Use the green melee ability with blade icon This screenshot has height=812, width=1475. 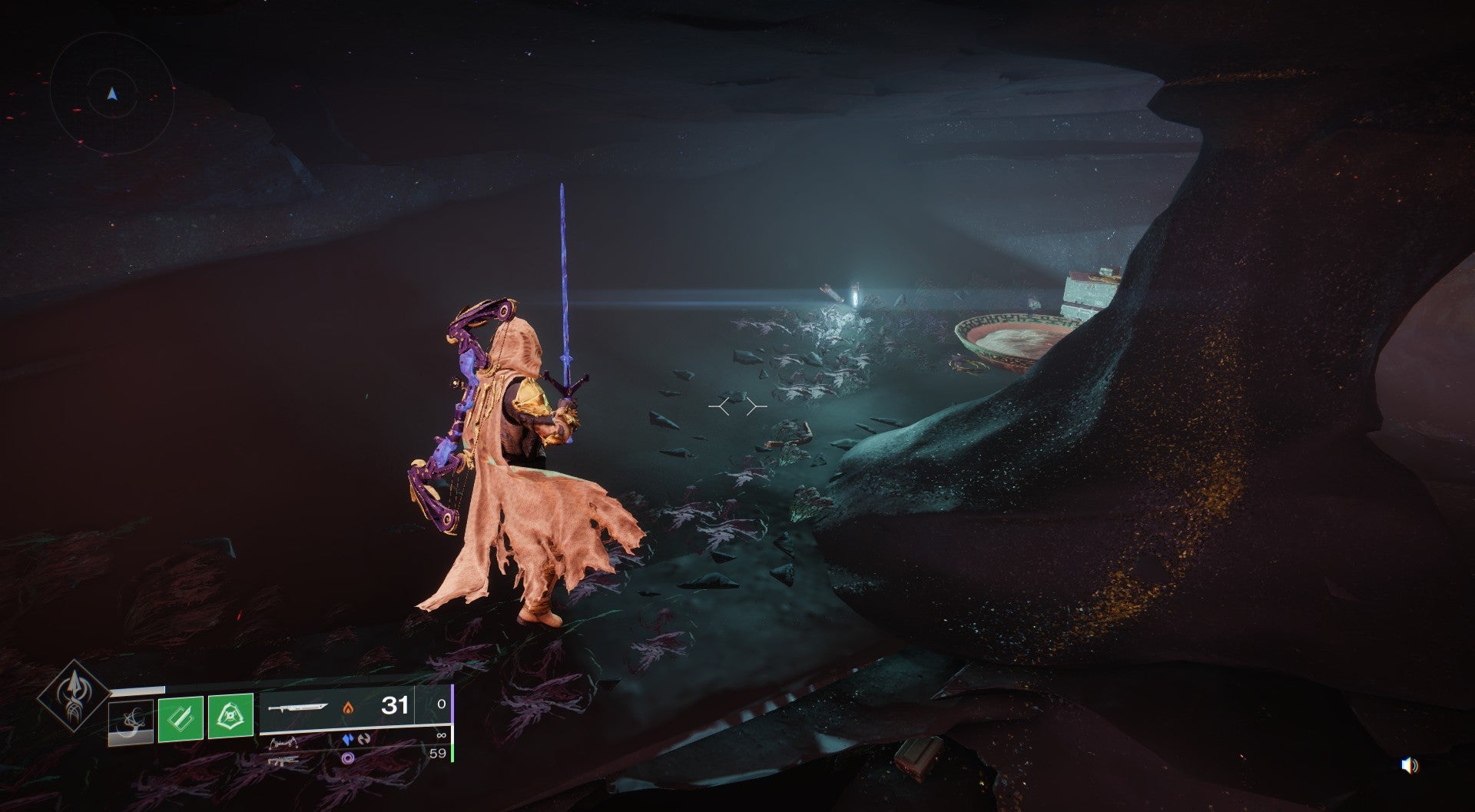(x=181, y=718)
